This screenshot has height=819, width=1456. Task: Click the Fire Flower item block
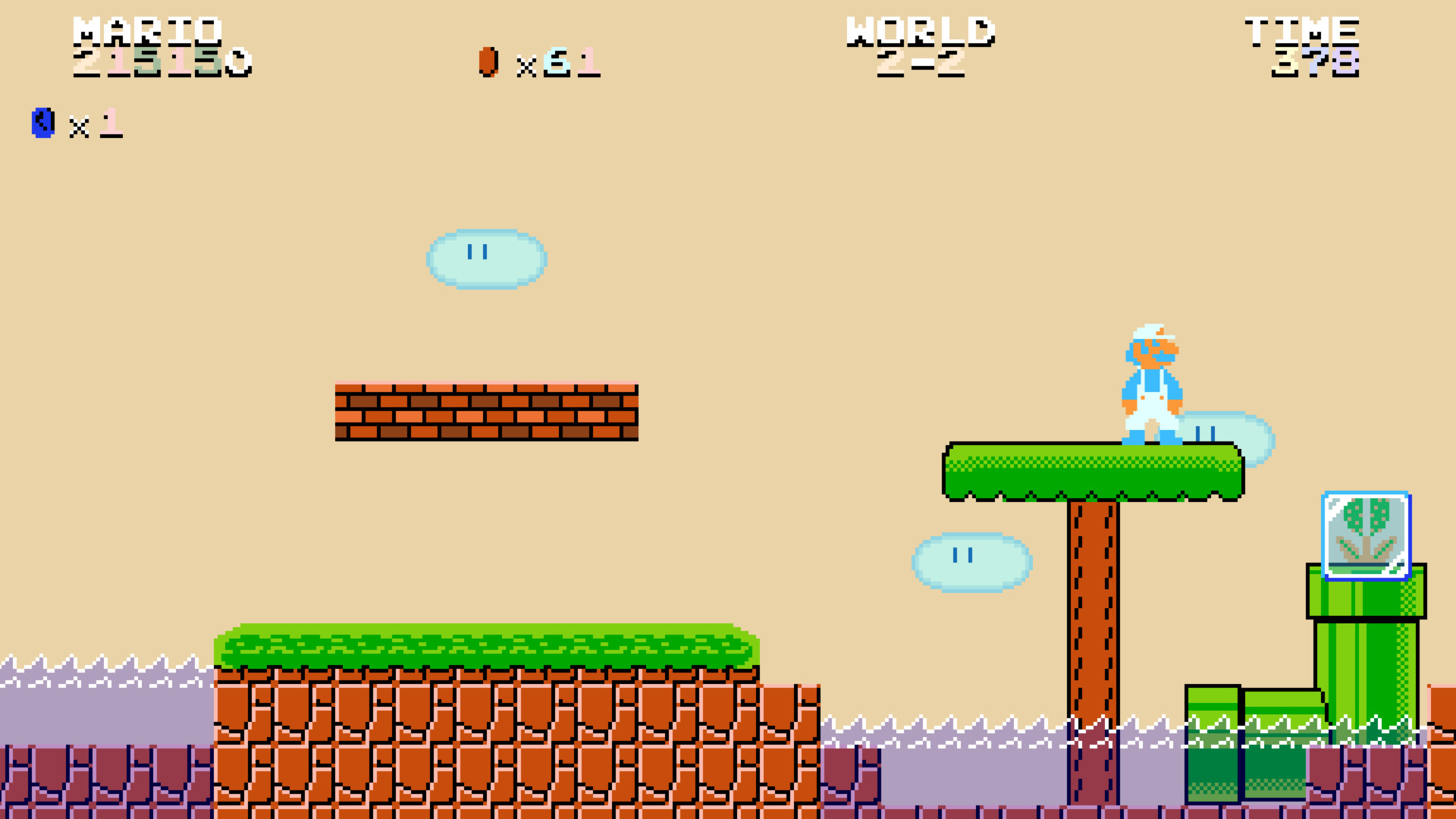[x=1365, y=535]
